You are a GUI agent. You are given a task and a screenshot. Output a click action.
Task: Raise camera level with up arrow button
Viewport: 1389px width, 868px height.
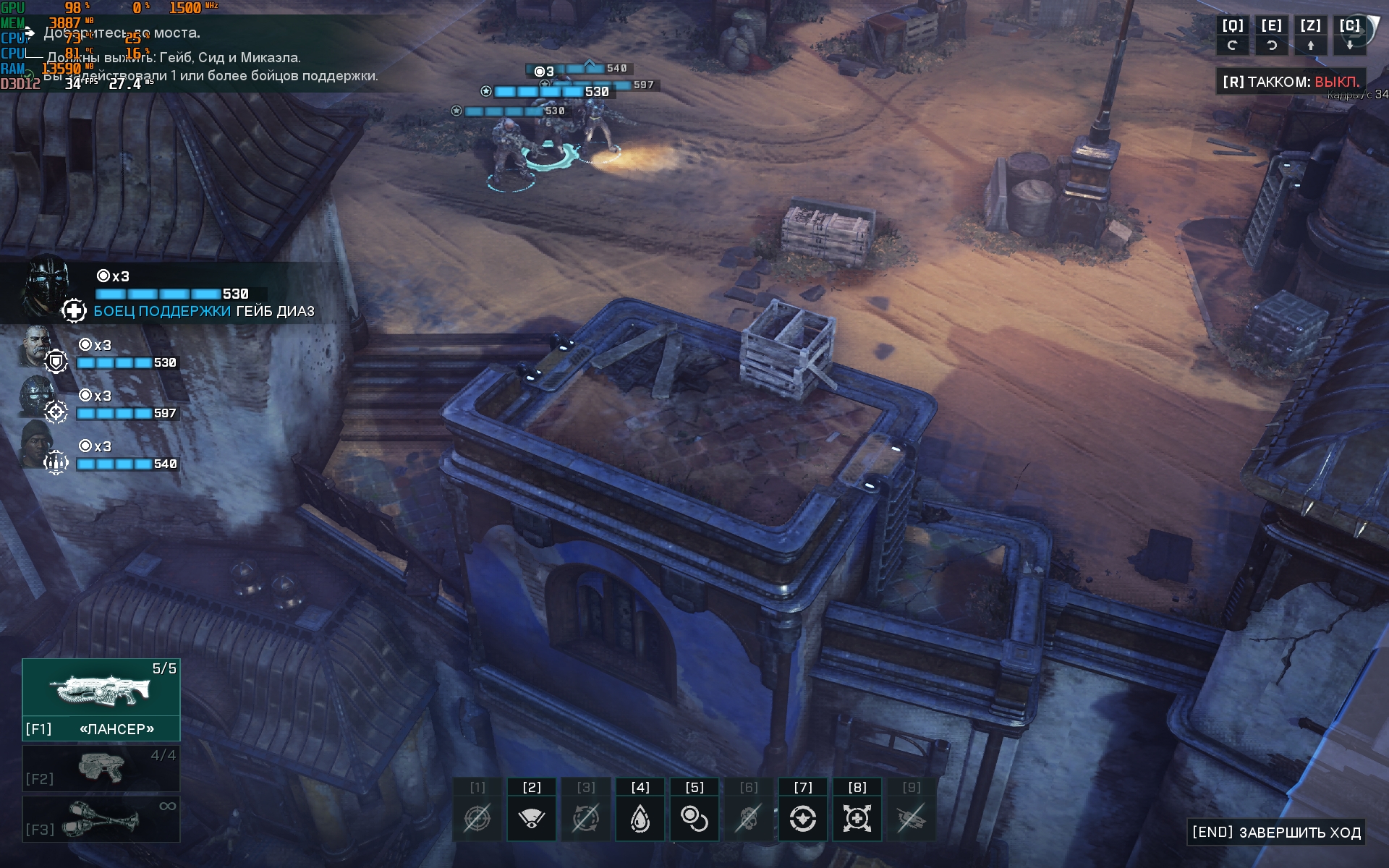tap(1310, 45)
